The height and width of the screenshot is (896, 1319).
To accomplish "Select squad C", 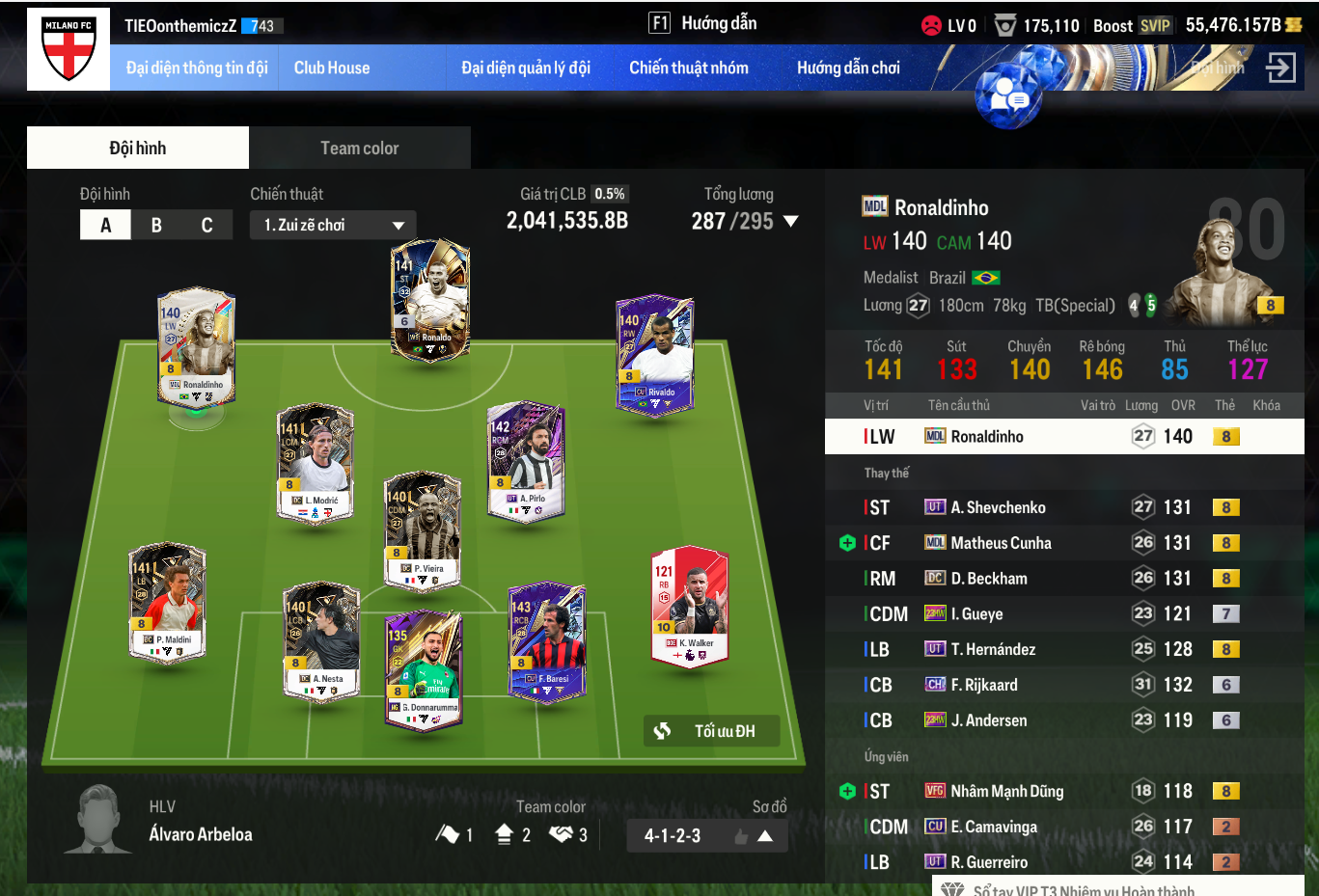I will [206, 225].
